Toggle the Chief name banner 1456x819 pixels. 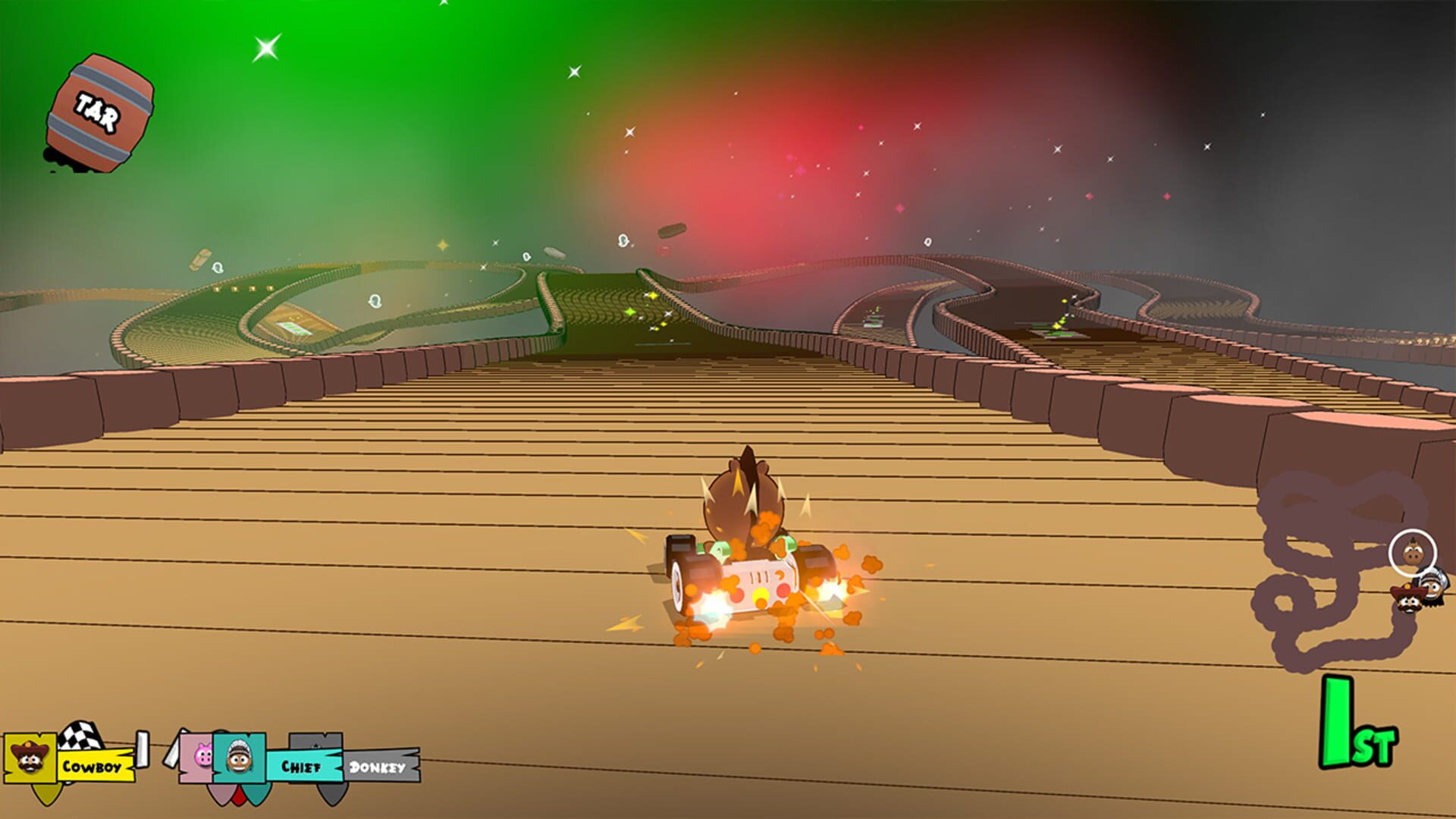tap(302, 767)
